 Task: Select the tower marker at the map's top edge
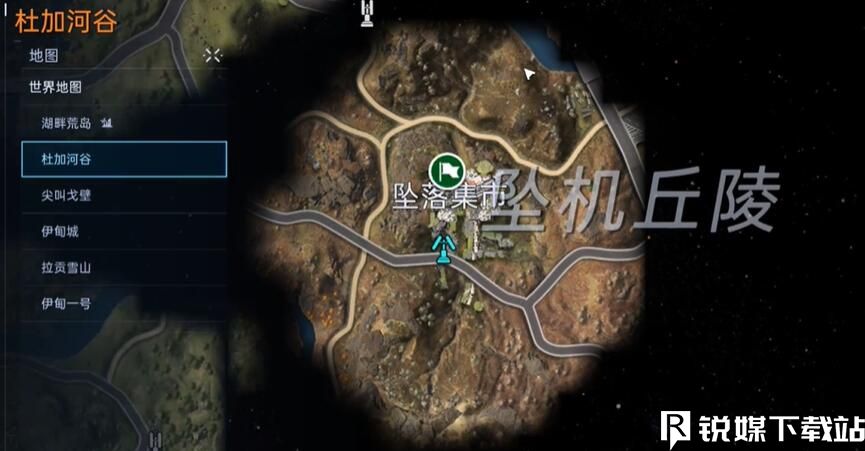(x=368, y=12)
